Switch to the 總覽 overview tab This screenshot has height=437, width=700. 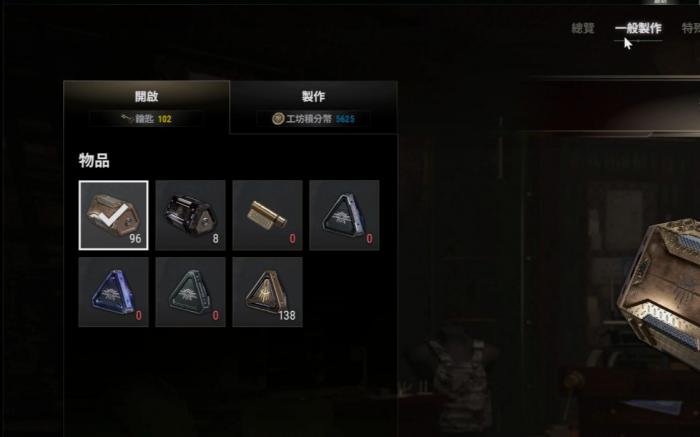582,29
